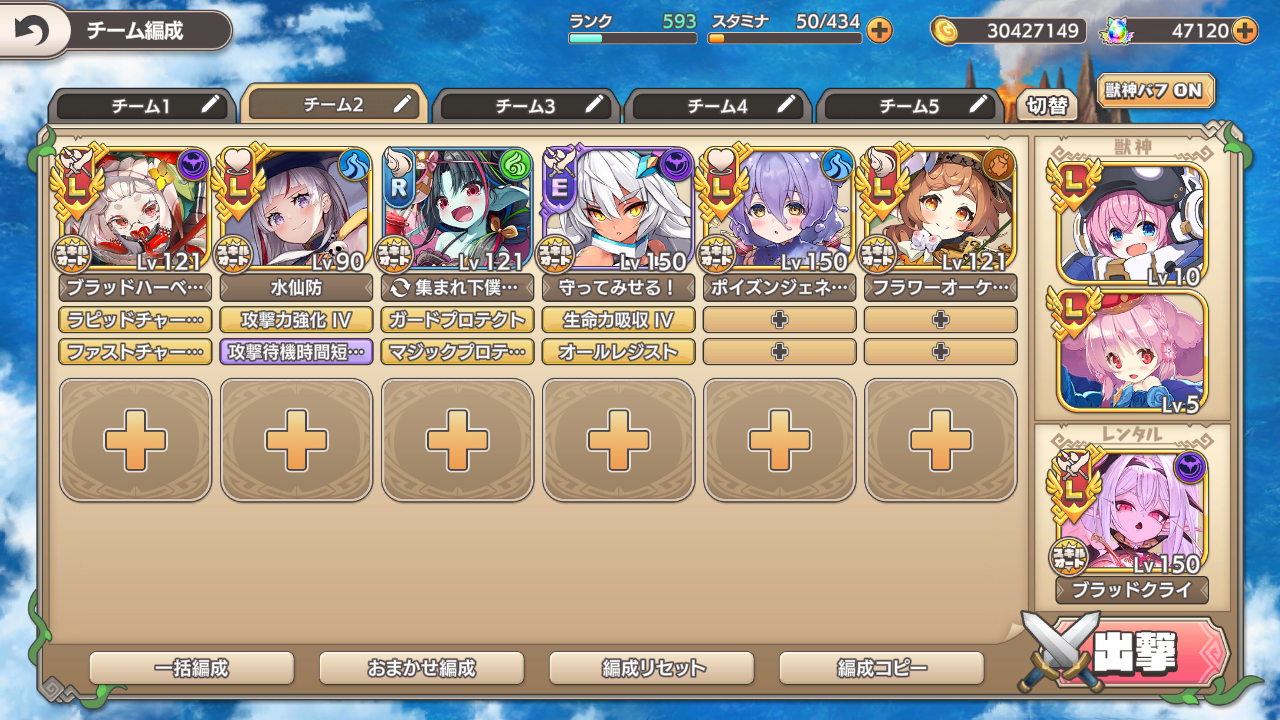Viewport: 1280px width, 720px height.
Task: Select the チーム5 tab
Action: coord(910,106)
